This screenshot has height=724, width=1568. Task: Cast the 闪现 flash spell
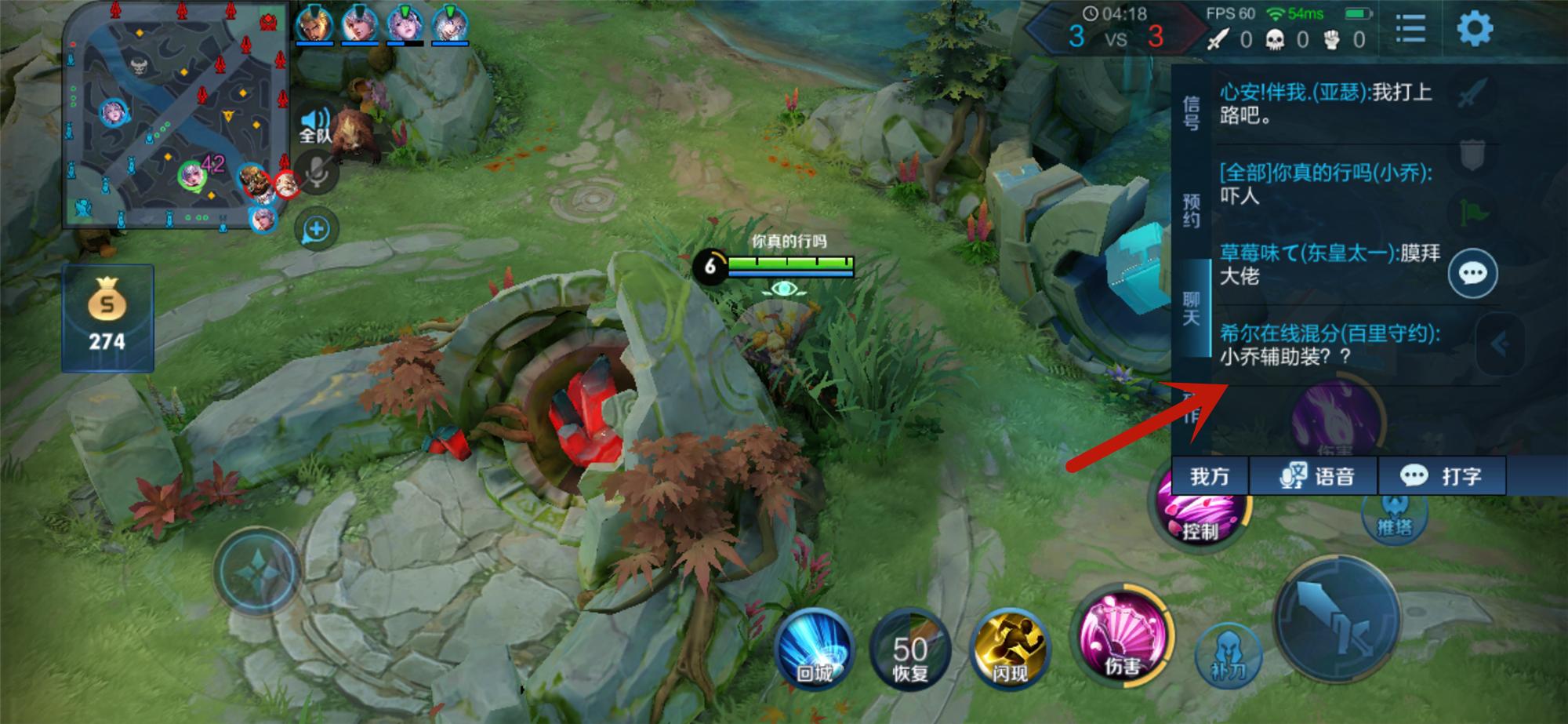click(x=1009, y=649)
